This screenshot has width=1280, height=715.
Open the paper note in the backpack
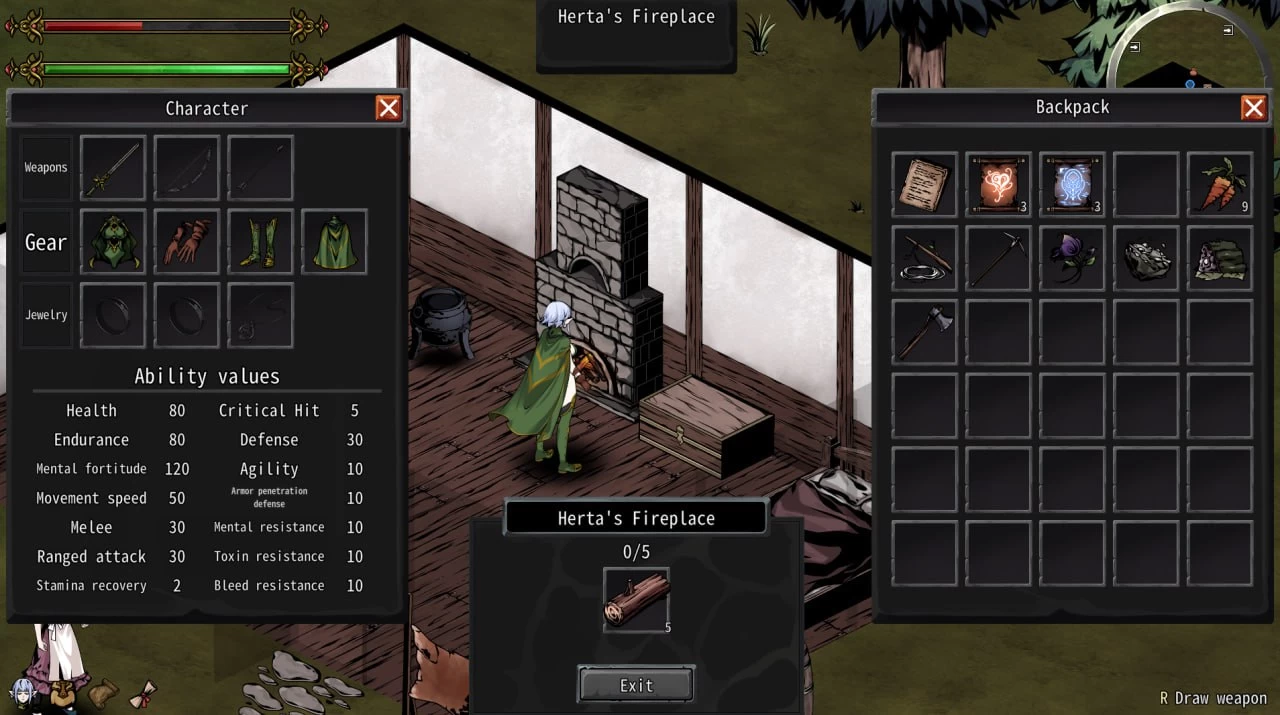925,185
